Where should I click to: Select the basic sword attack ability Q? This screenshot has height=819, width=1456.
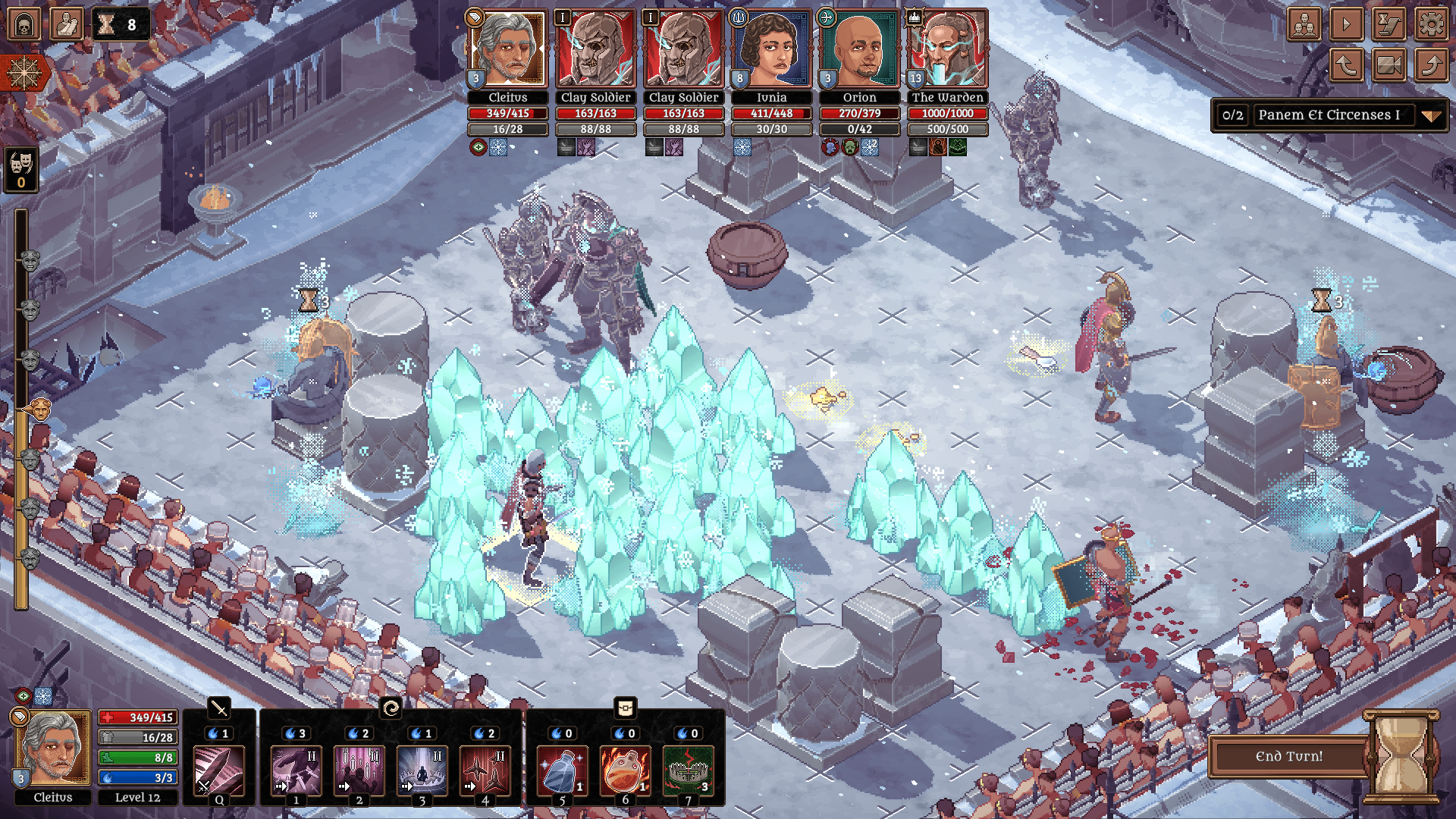(x=219, y=770)
